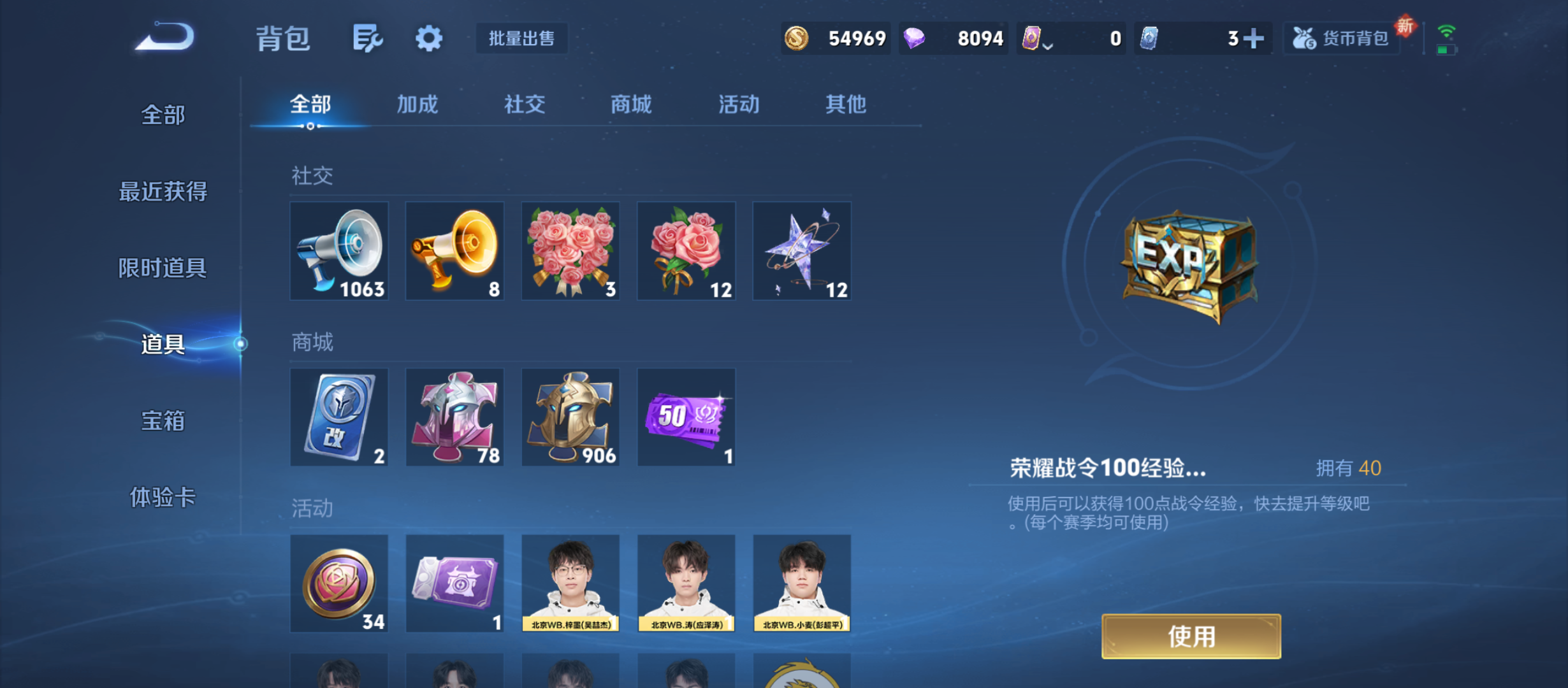Switch to the 宝箱 sidebar category
1568x688 pixels.
point(162,421)
